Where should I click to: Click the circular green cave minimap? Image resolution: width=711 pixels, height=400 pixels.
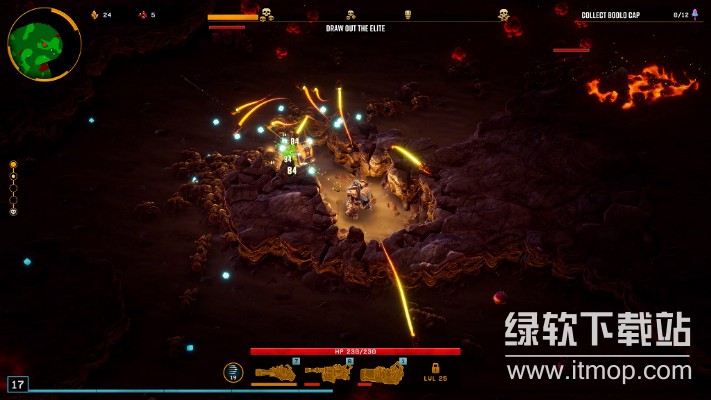[44, 43]
